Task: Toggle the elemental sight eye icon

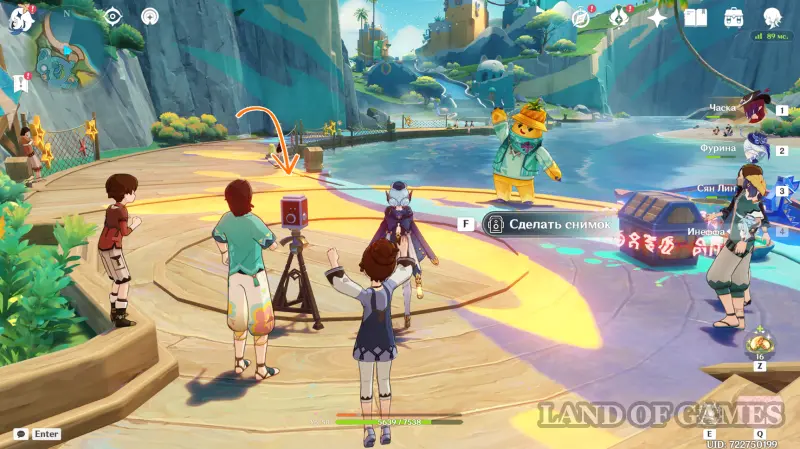Action: point(113,17)
